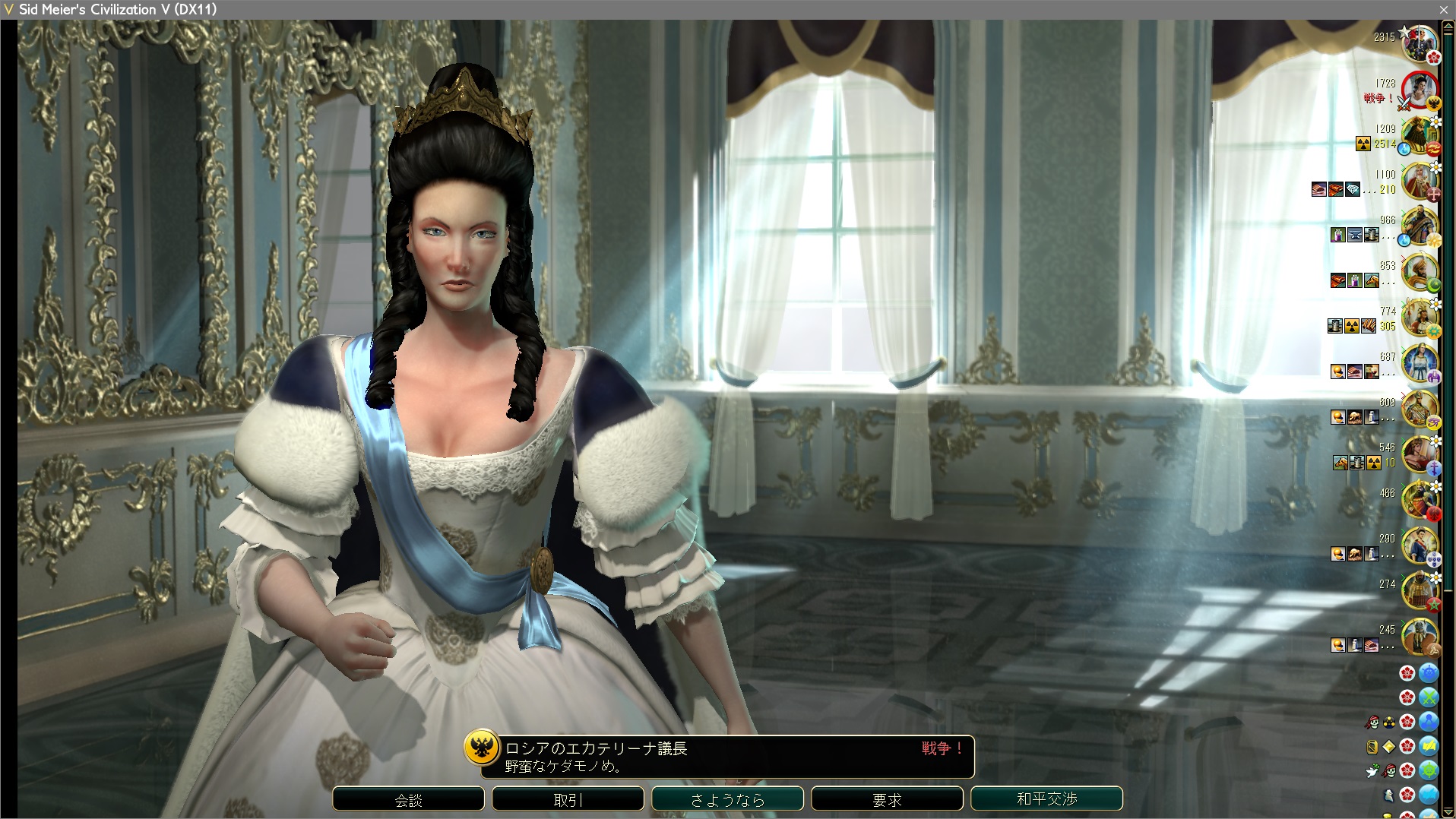Say goodbye with さようなら
This screenshot has width=1456, height=819.
pyautogui.click(x=727, y=799)
